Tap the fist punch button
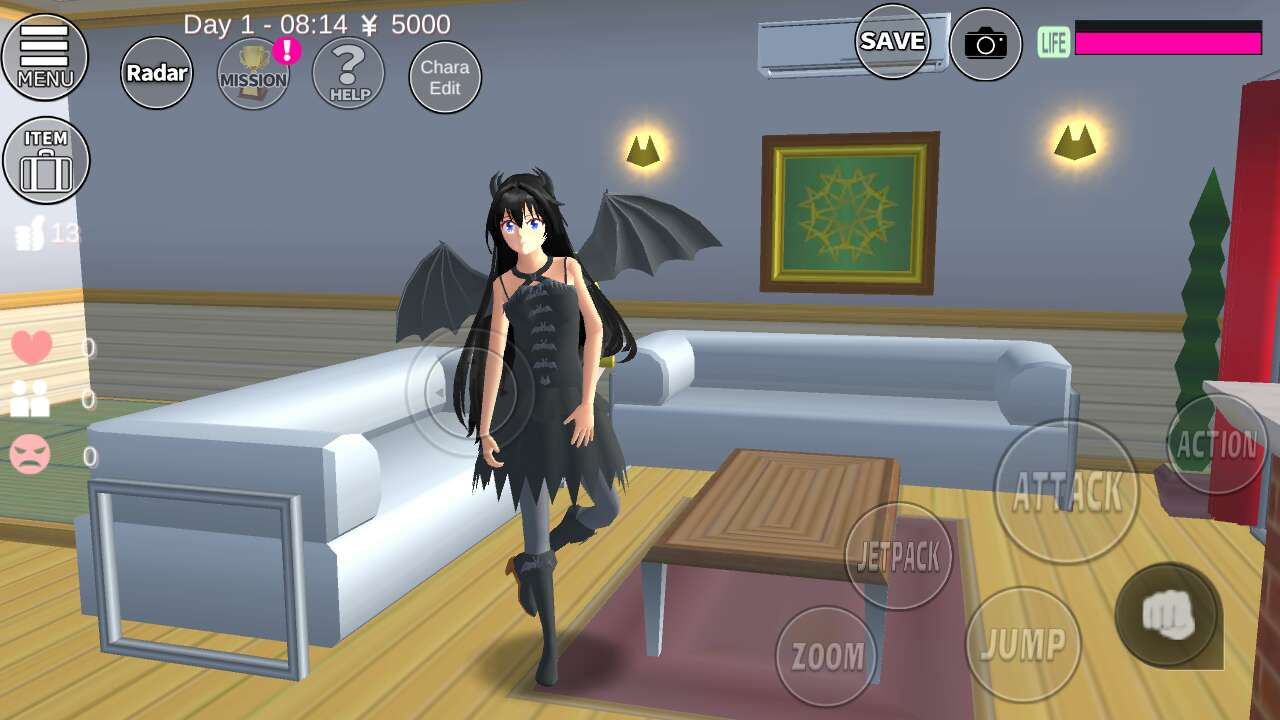Image resolution: width=1280 pixels, height=720 pixels. coord(1167,614)
